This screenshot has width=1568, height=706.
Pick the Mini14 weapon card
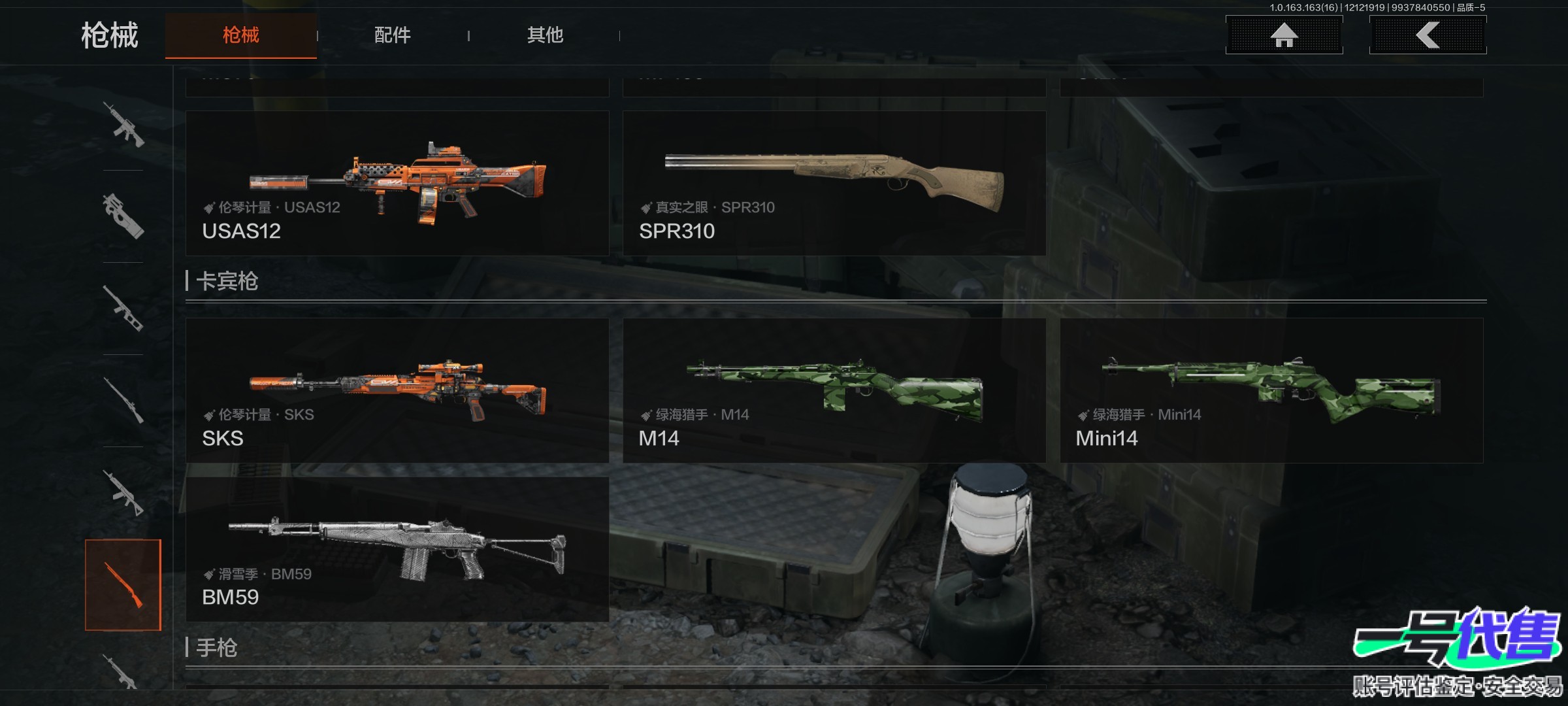point(1271,390)
